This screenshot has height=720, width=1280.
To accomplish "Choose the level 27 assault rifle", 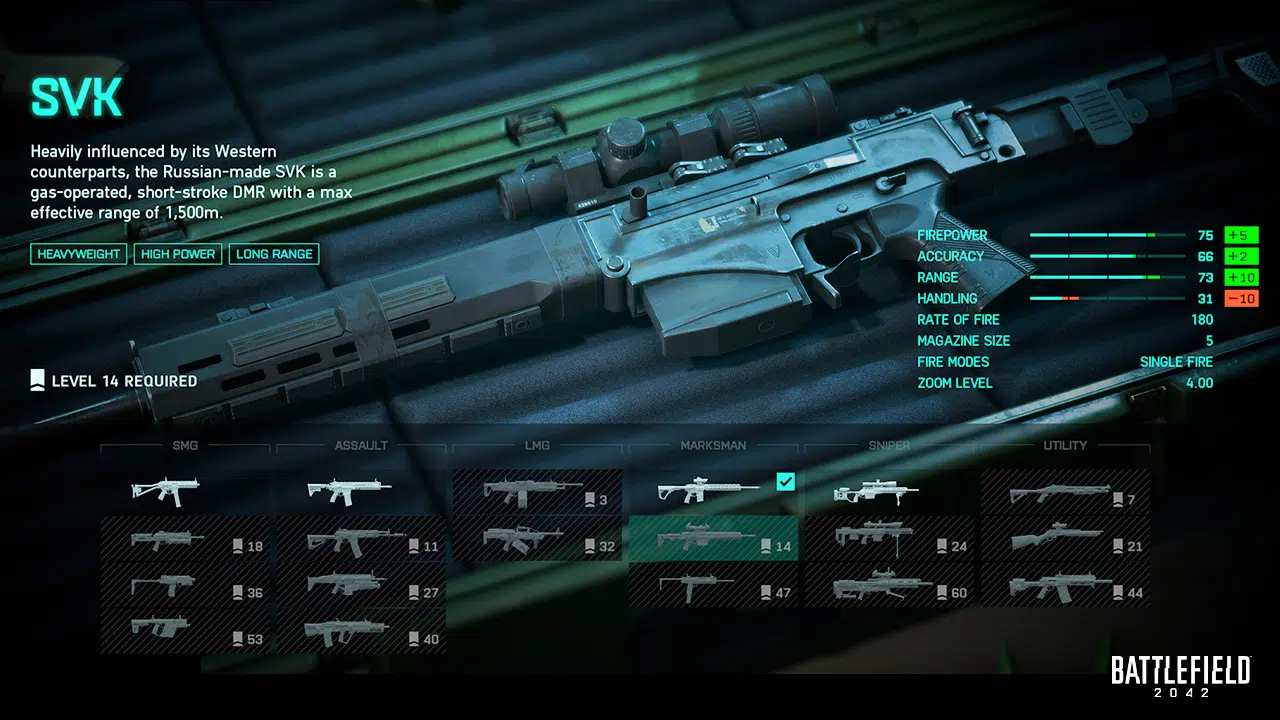I will [x=362, y=586].
